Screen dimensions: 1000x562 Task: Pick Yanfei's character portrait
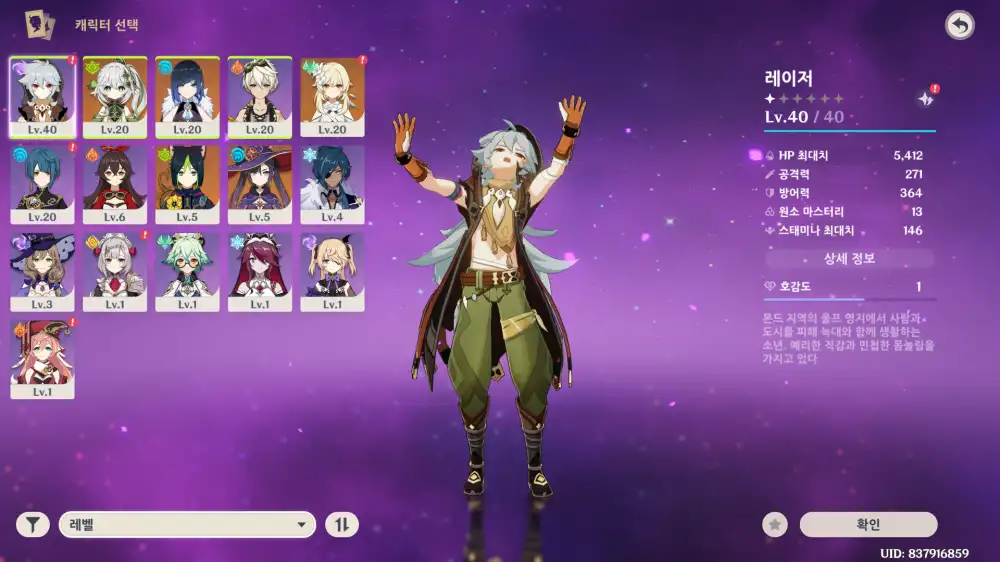pos(43,359)
